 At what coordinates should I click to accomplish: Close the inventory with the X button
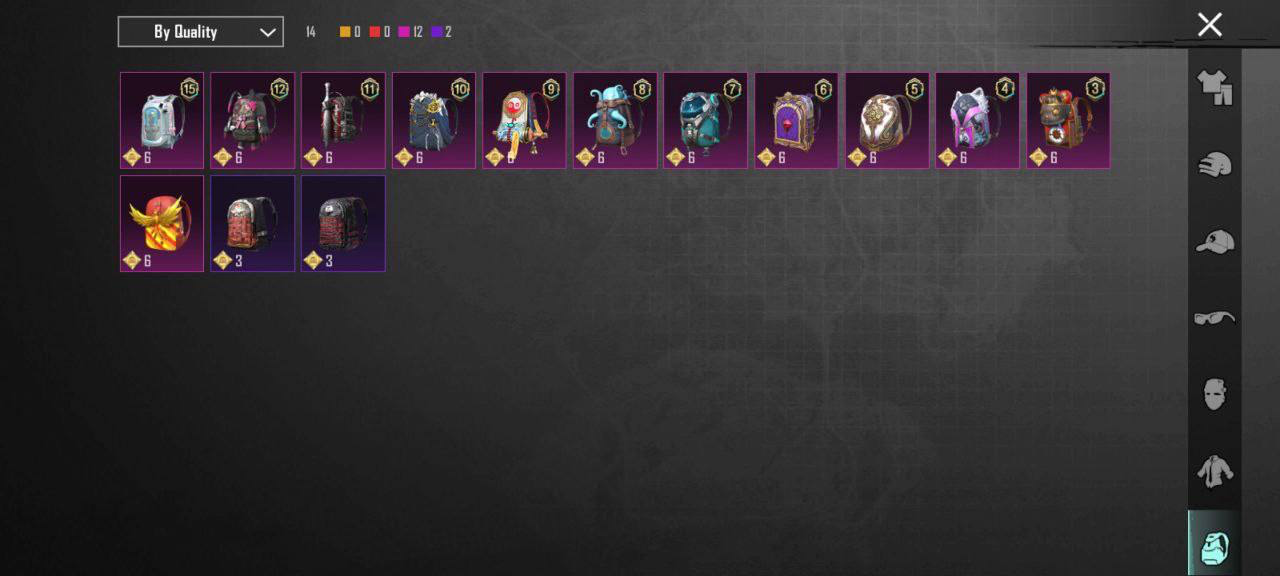pos(1209,25)
